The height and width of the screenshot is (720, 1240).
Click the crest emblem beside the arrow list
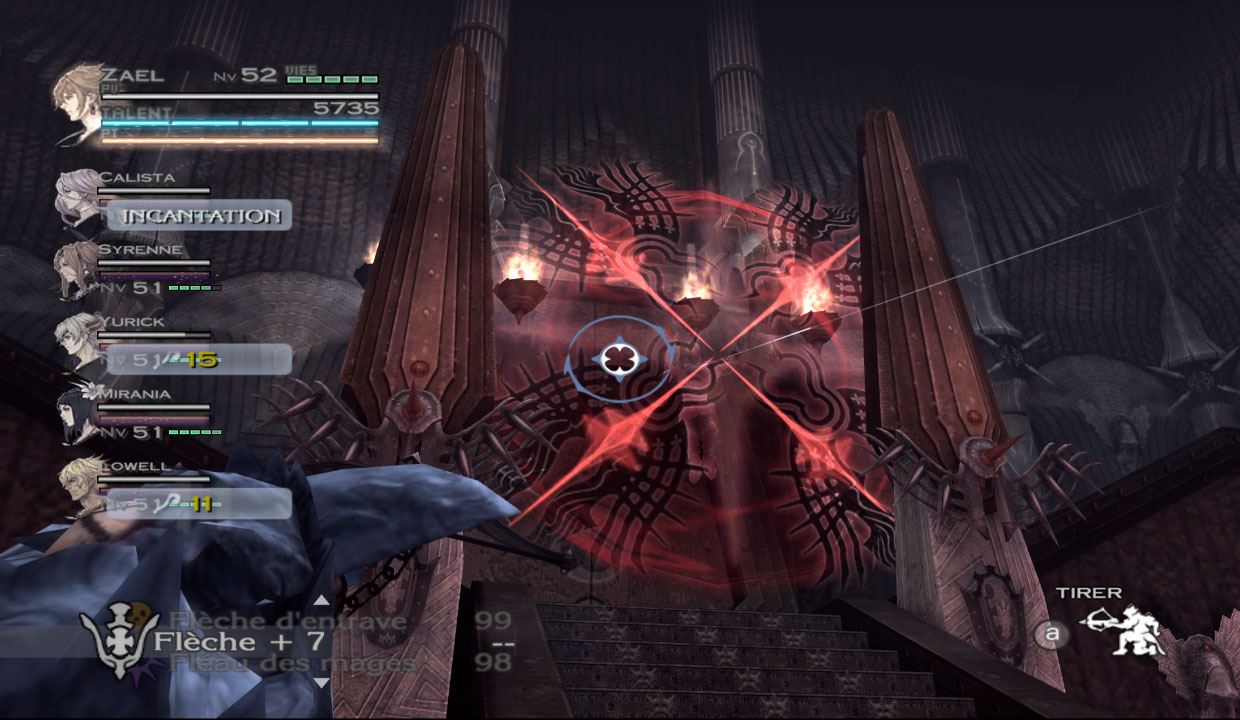click(x=119, y=638)
